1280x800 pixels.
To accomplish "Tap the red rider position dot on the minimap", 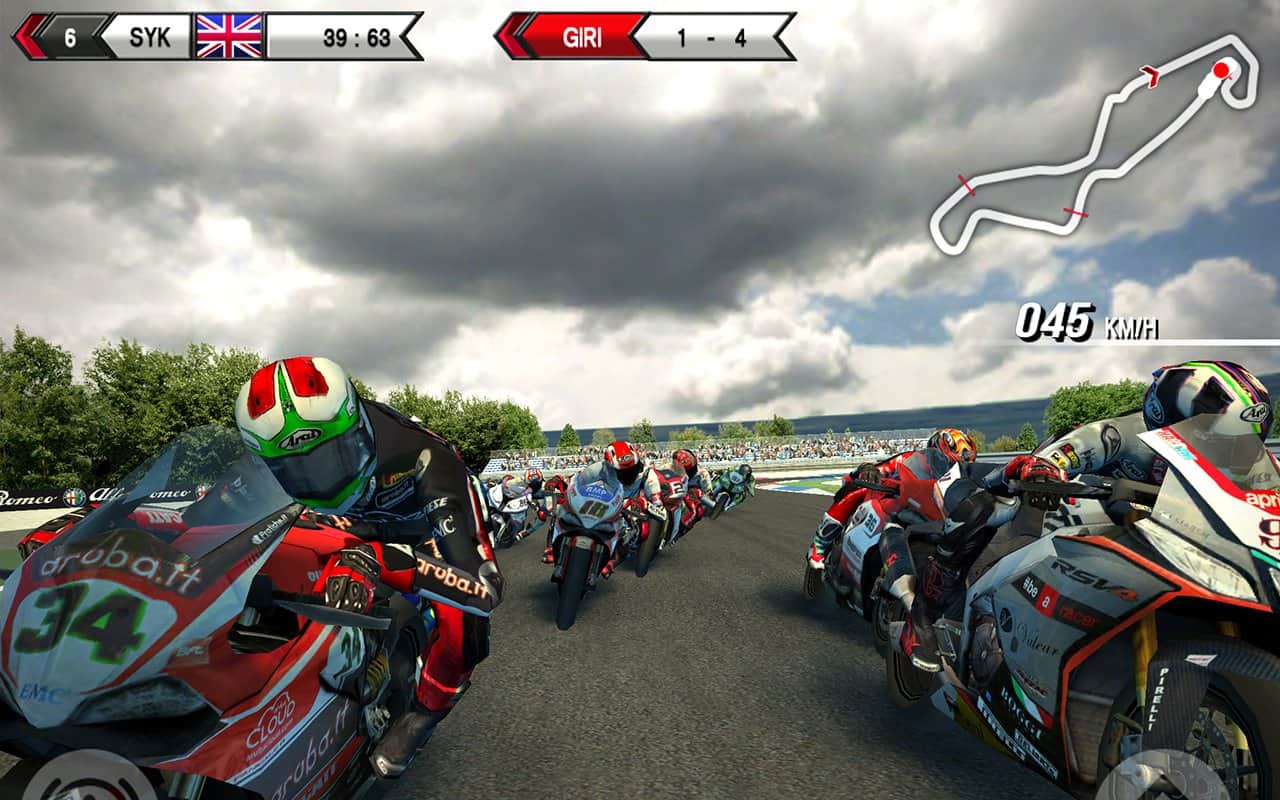I will pos(1220,68).
